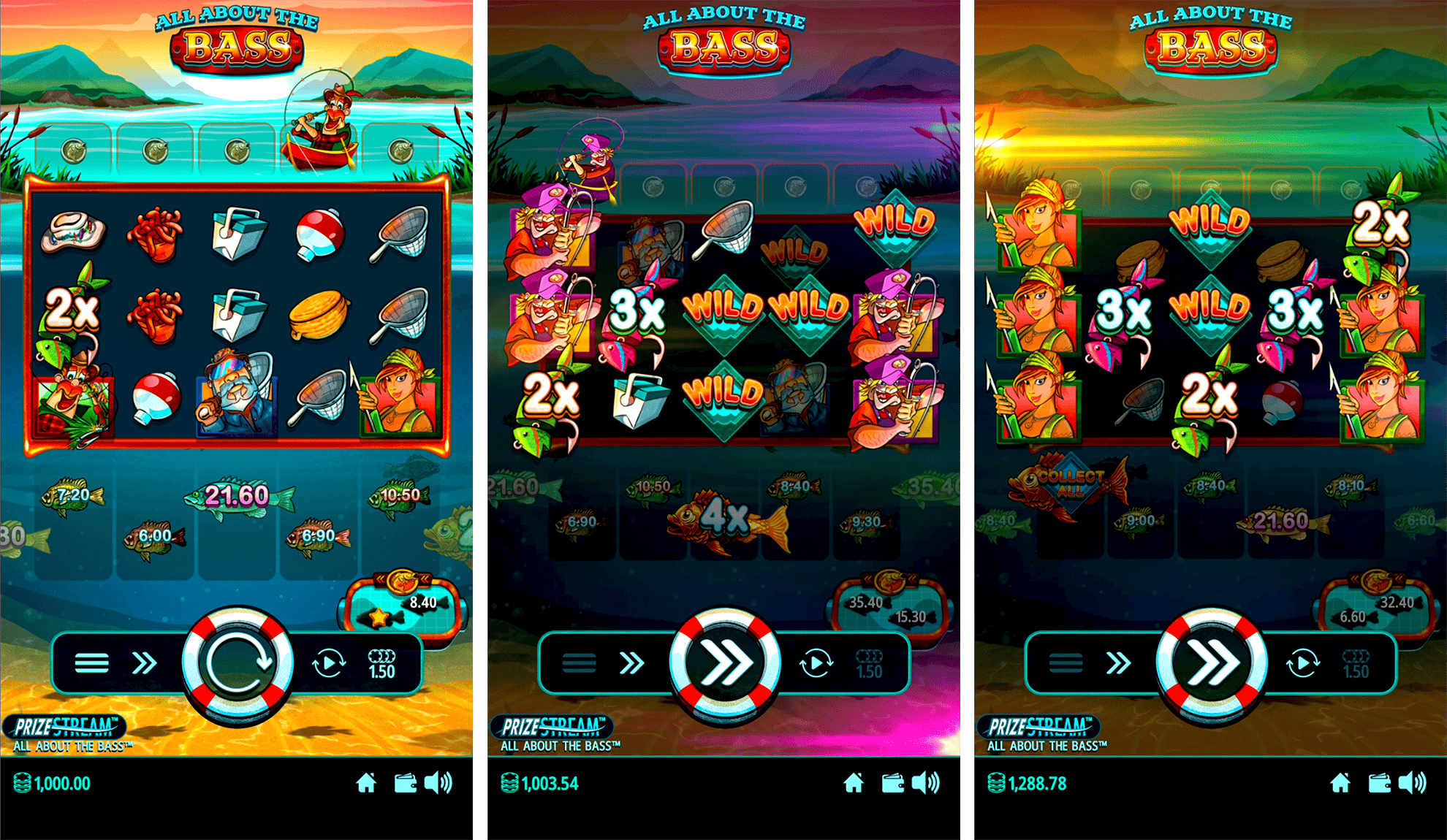Hit the double-arrow life ring in the 1,288.78 game

pos(1211,663)
